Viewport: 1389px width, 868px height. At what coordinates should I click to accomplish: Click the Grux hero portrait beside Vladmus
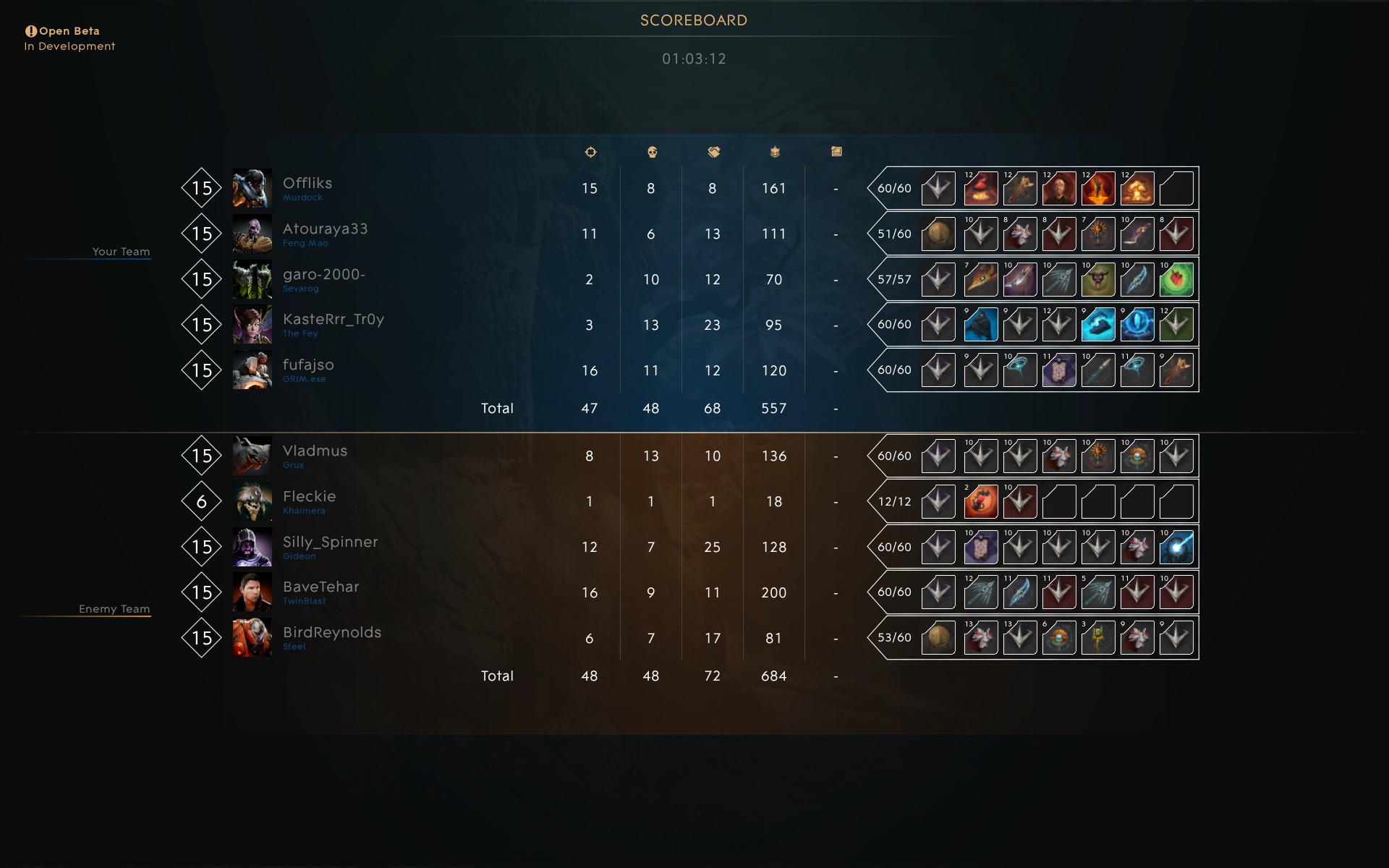252,456
